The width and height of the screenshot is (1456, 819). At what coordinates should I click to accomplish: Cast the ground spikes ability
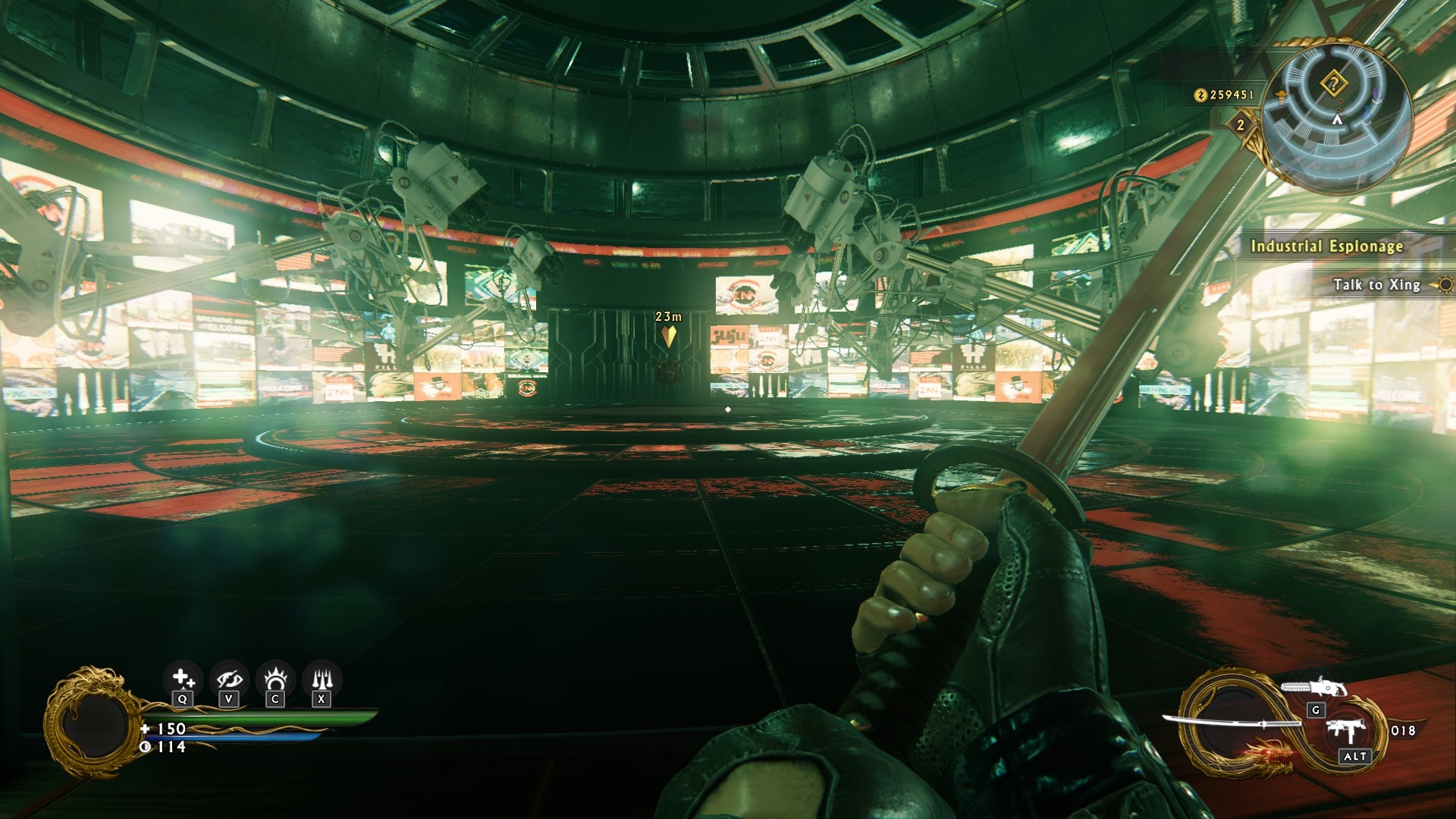tap(322, 679)
